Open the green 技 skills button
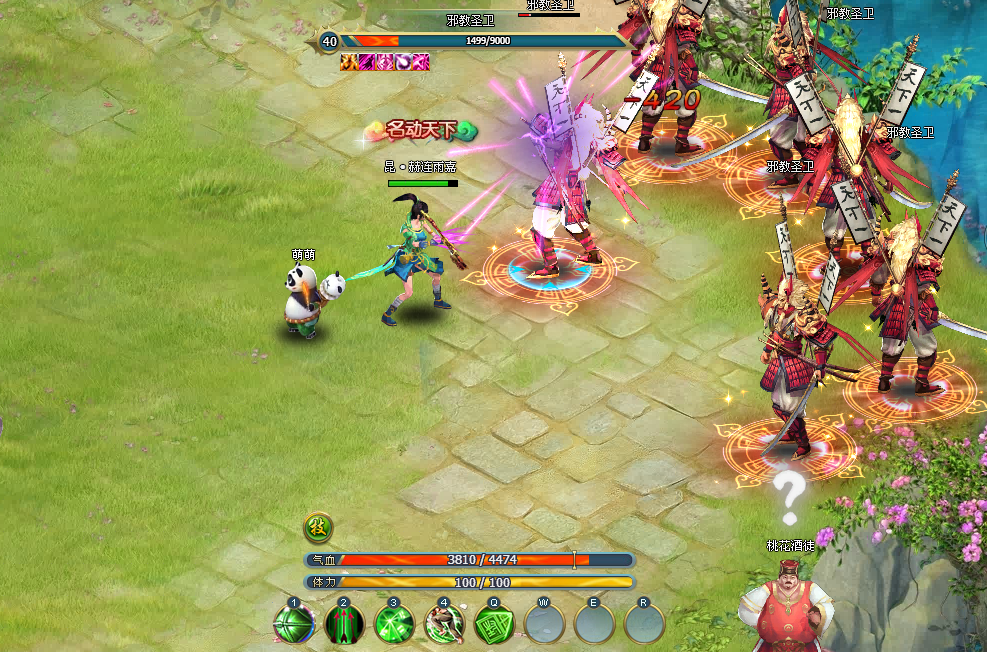Image resolution: width=987 pixels, height=652 pixels. point(318,528)
